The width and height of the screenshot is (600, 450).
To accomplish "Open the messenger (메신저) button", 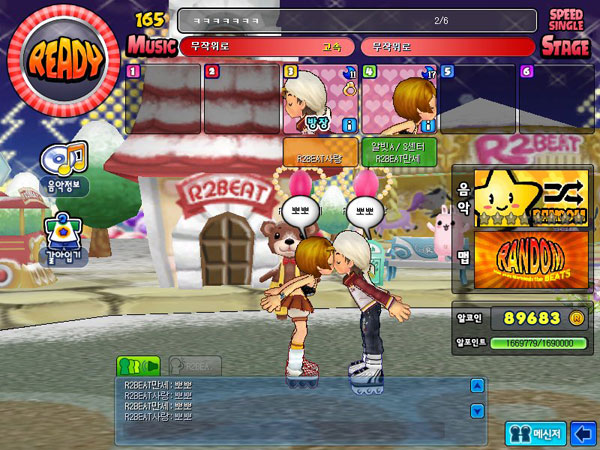I will pos(535,433).
